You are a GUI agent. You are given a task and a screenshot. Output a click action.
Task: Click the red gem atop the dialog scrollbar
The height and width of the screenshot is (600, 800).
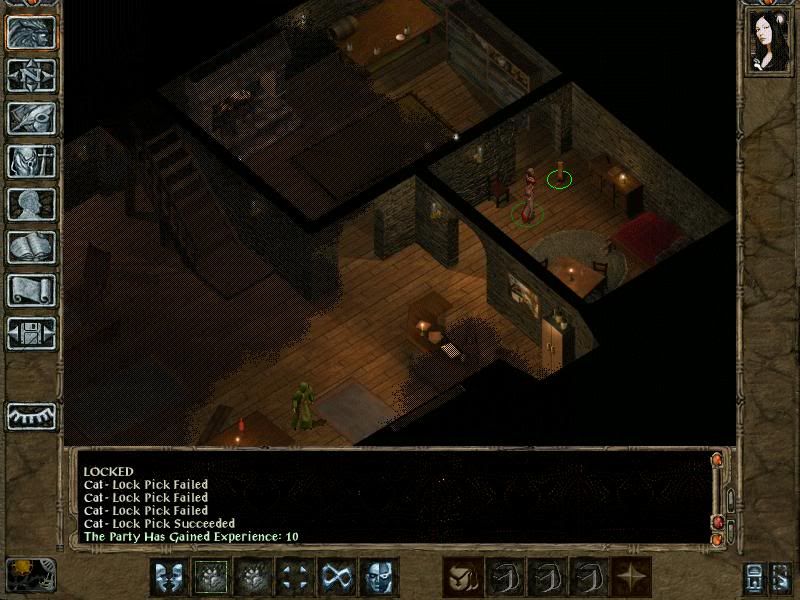(716, 461)
